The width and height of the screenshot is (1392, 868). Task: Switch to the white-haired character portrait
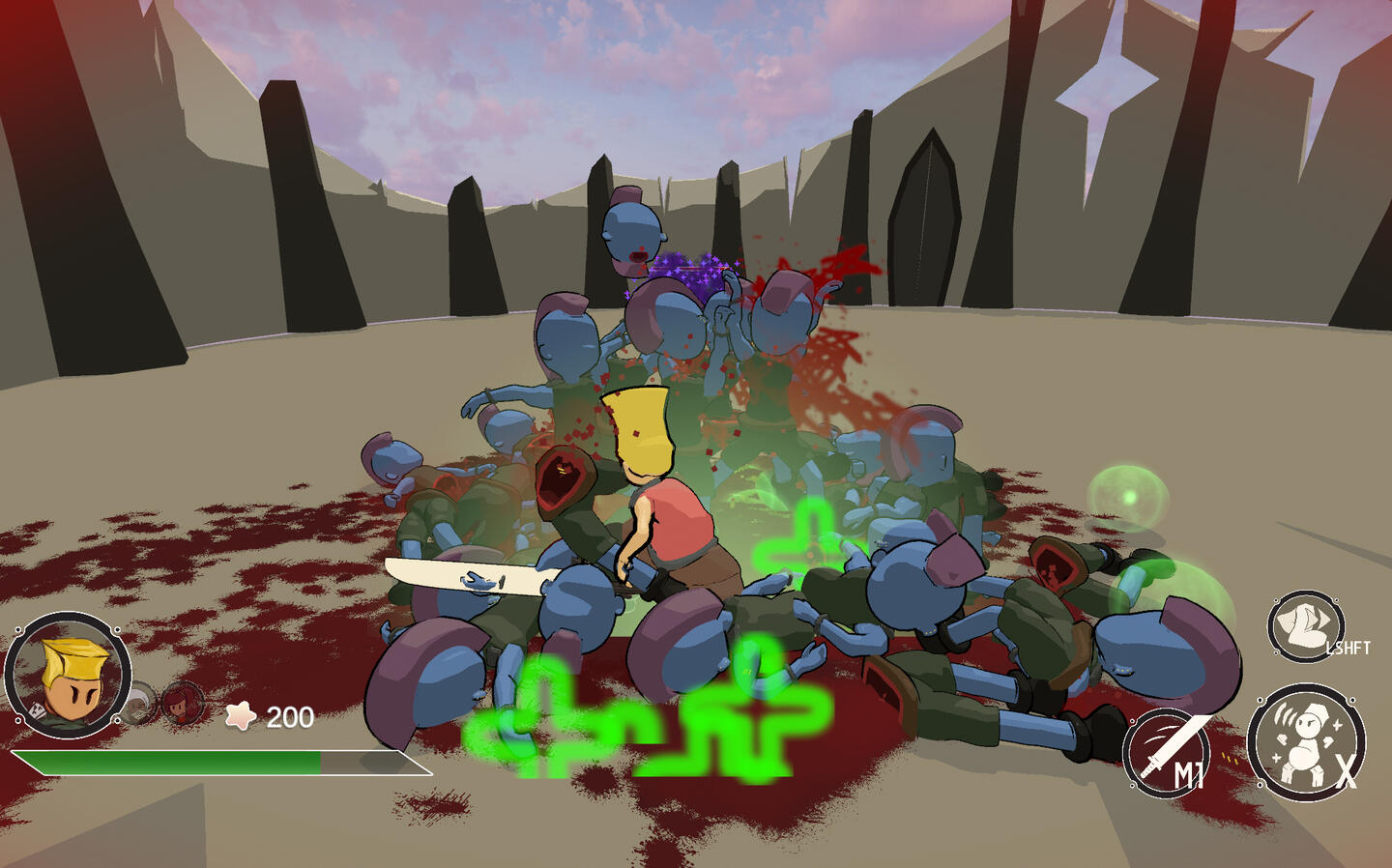(139, 704)
